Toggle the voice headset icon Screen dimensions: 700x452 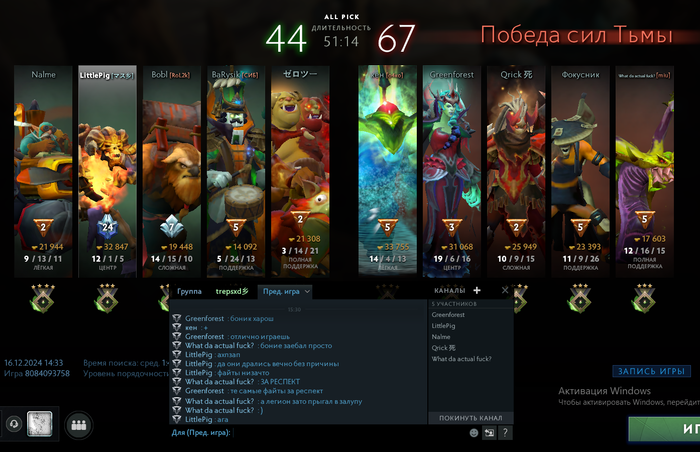(x=12, y=424)
